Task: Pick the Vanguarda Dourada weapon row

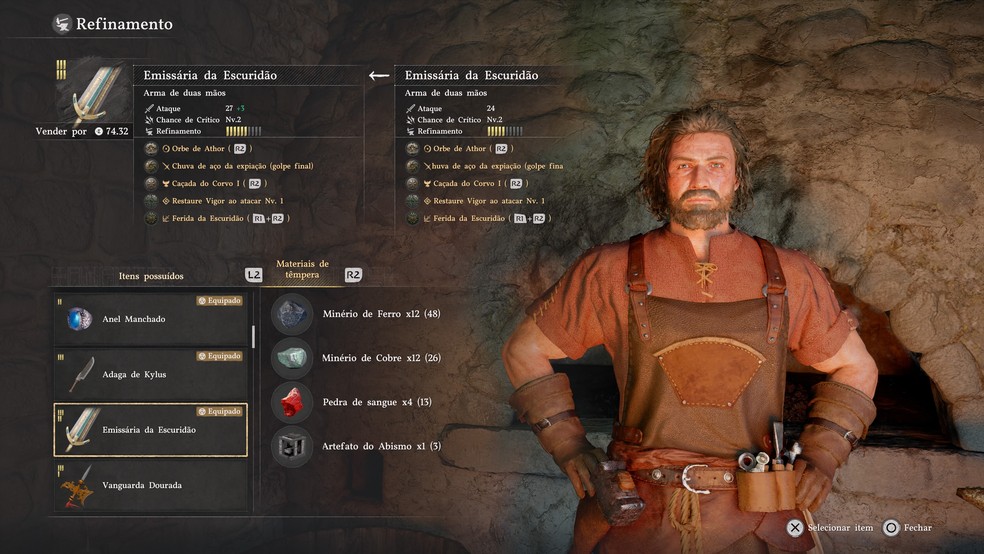Action: (150, 485)
